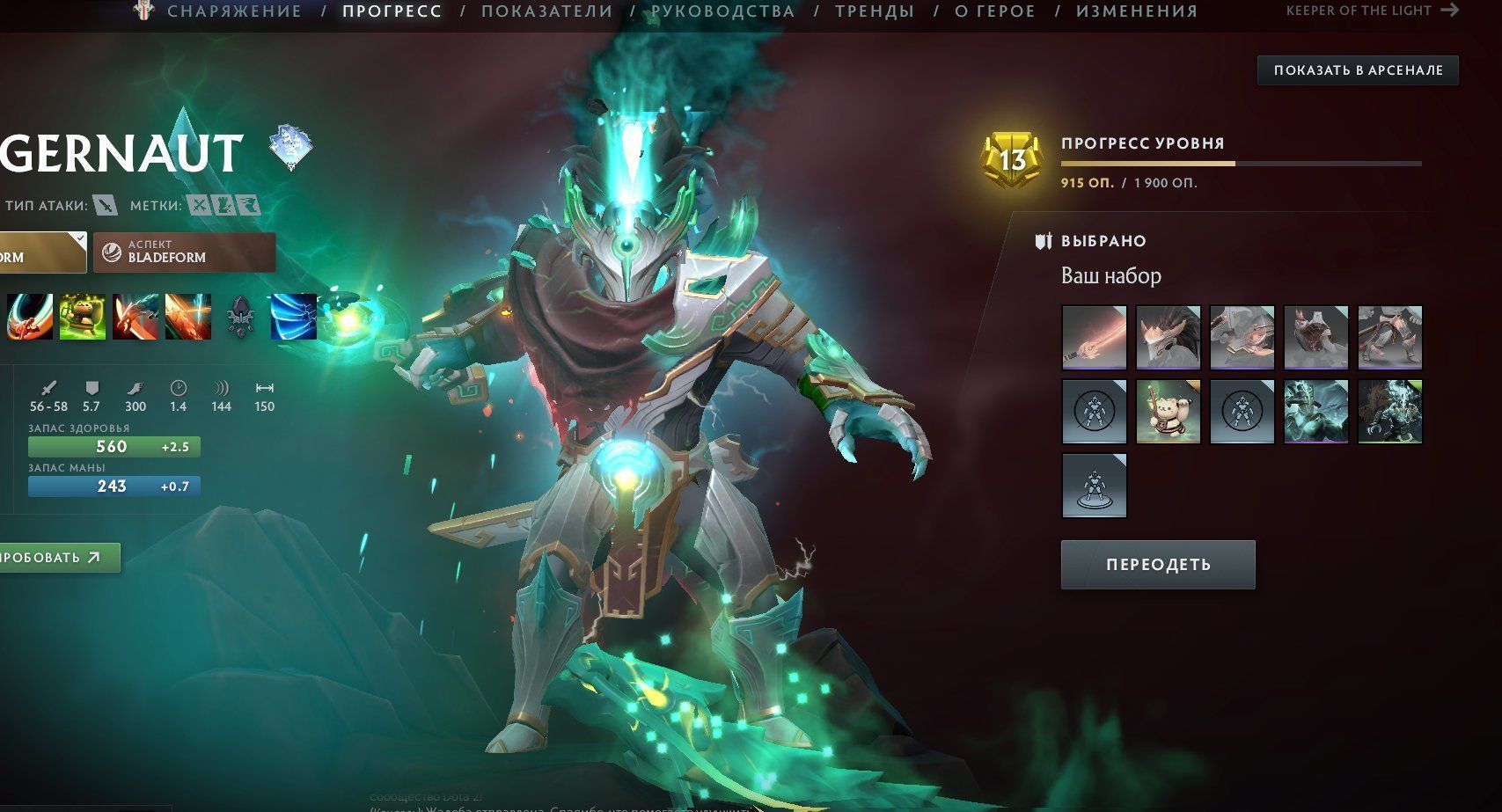Select the statue pedestal pose slot

pyautogui.click(x=1094, y=485)
